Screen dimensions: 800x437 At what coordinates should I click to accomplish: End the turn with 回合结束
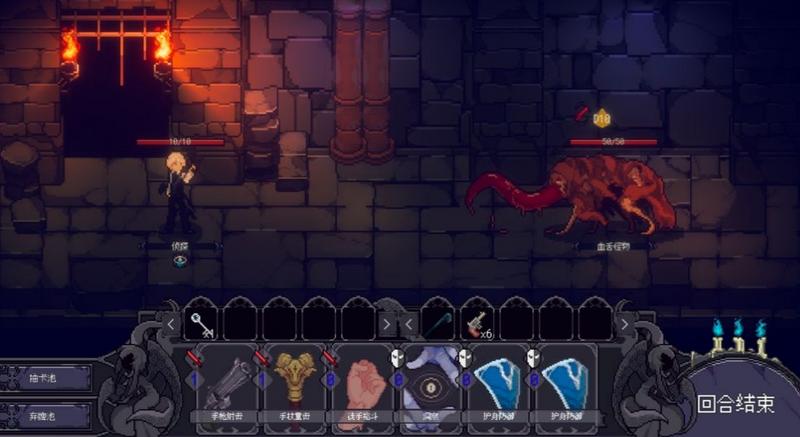[736, 403]
